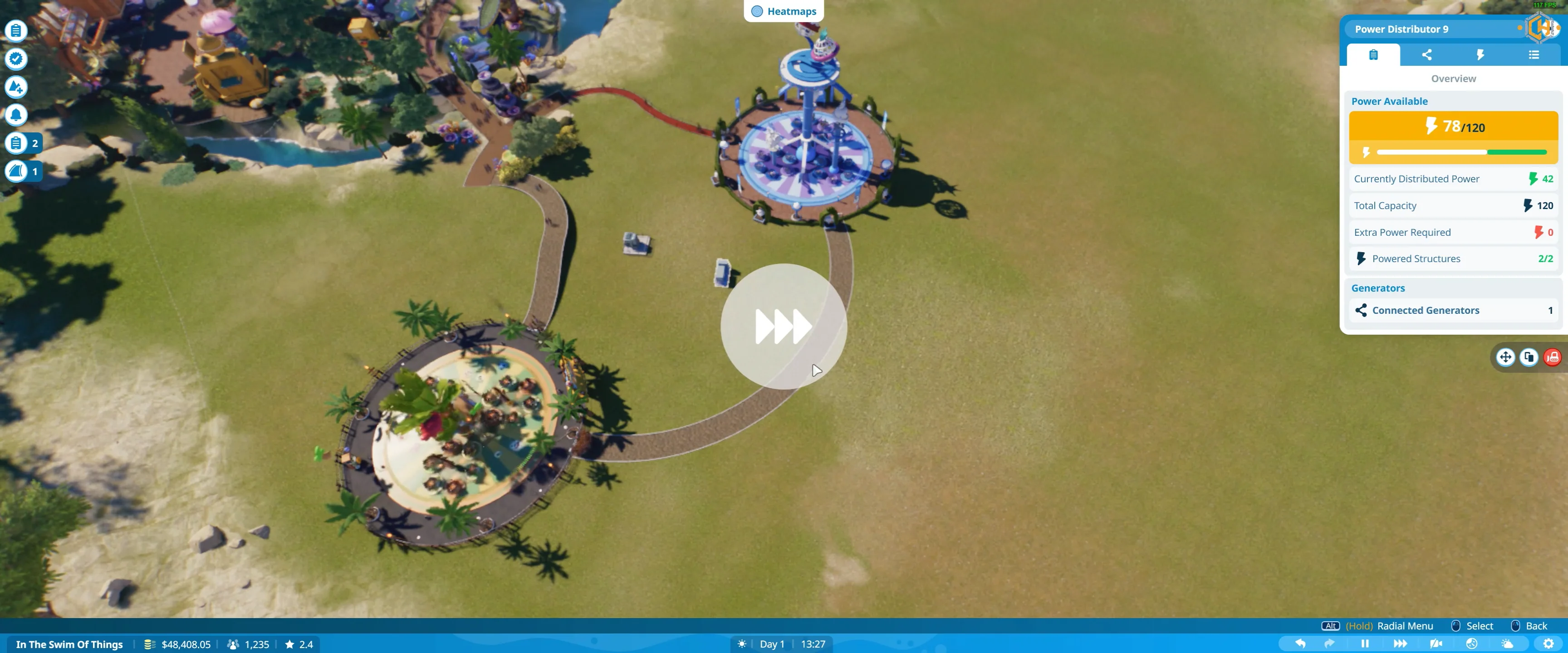Click the verified checkmark badge icon

16,58
